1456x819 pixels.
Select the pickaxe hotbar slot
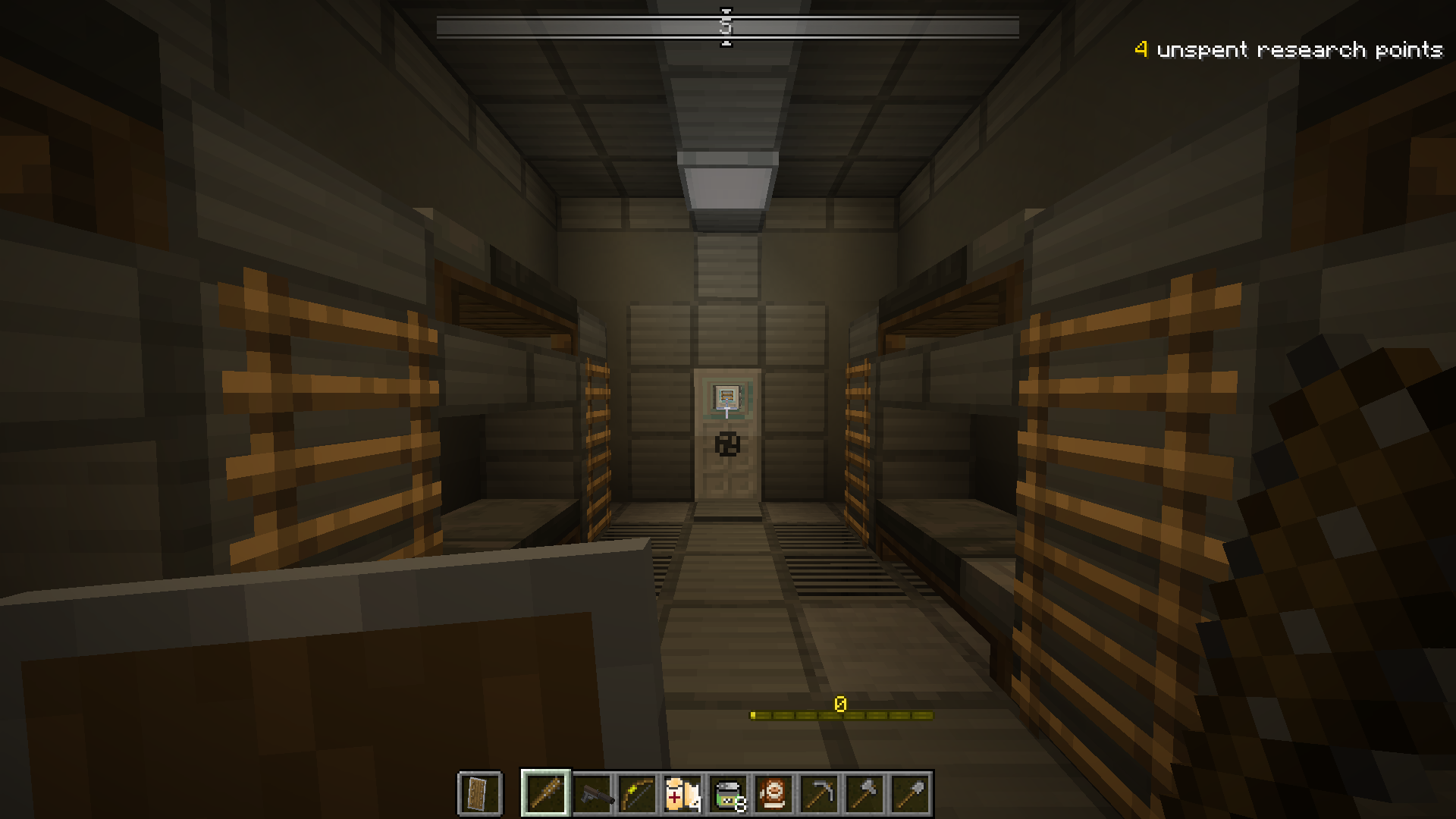tap(820, 792)
